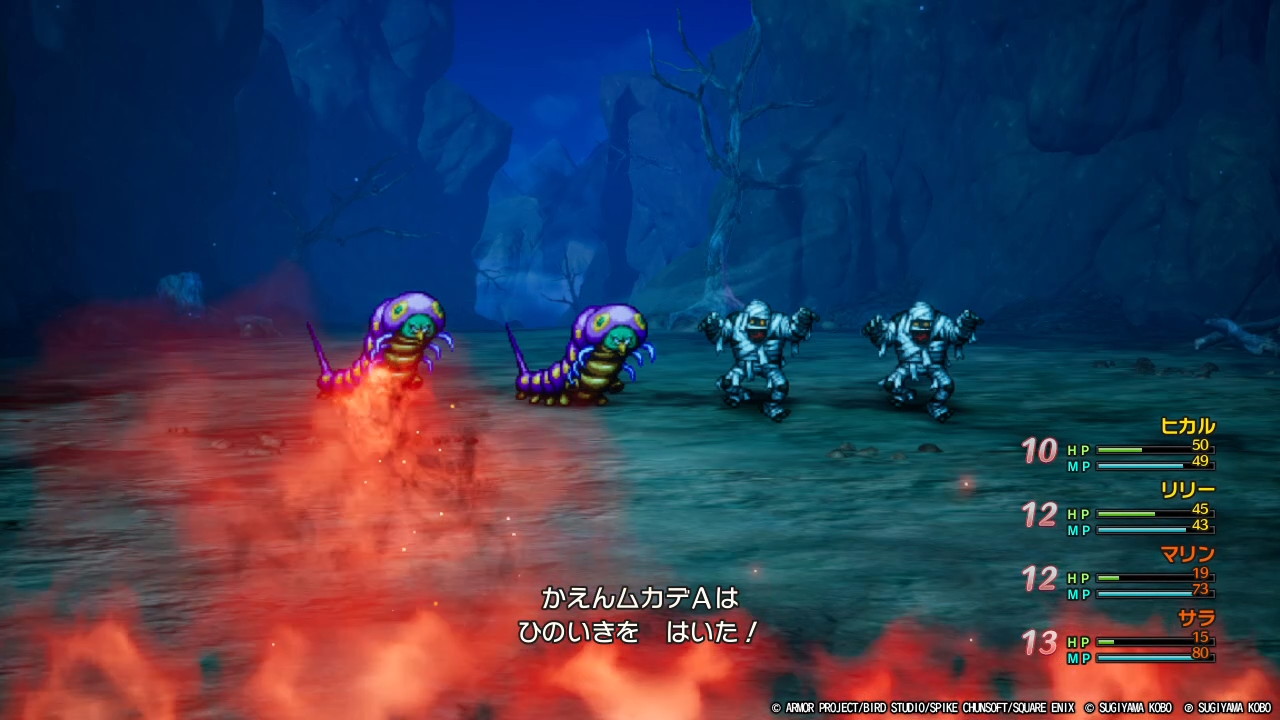Select リリー's name in the status panel
This screenshot has width=1280, height=720.
click(1190, 492)
